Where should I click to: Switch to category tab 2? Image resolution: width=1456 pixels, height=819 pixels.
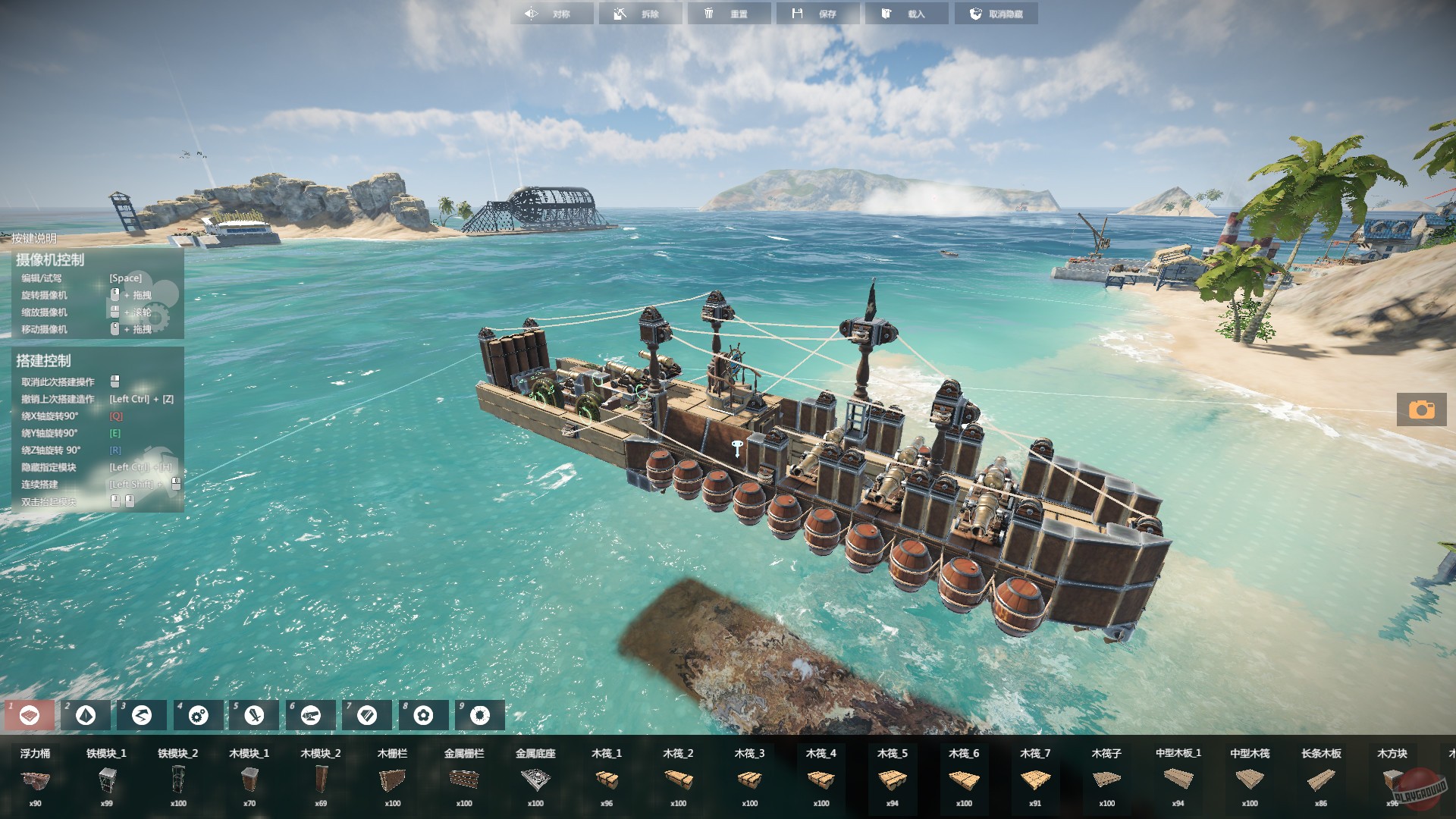click(86, 714)
